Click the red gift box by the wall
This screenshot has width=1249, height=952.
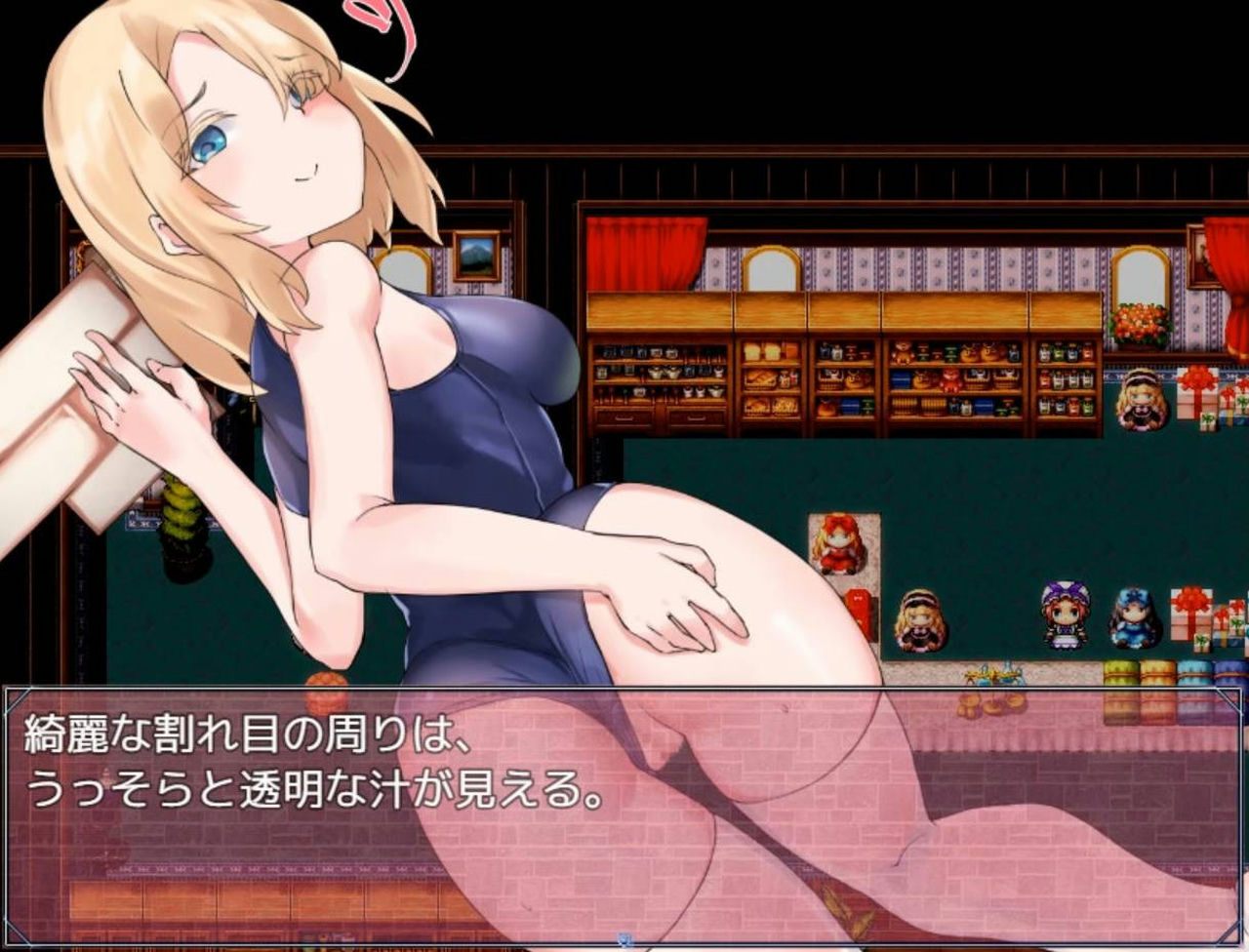858,609
